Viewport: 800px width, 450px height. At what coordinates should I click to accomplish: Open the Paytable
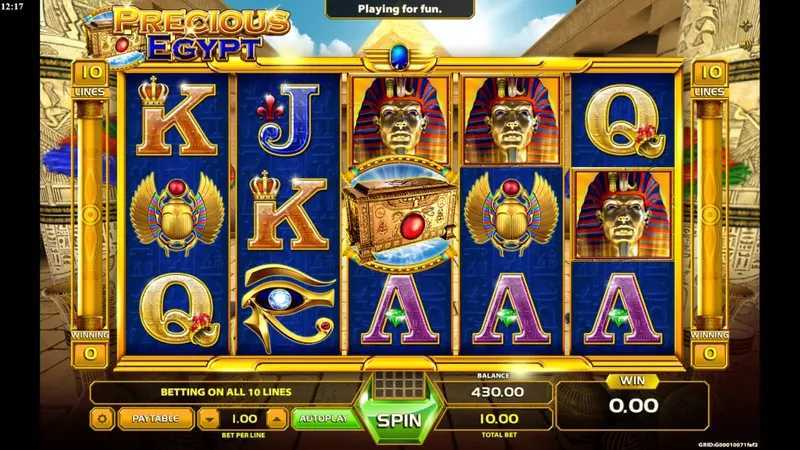click(x=155, y=418)
